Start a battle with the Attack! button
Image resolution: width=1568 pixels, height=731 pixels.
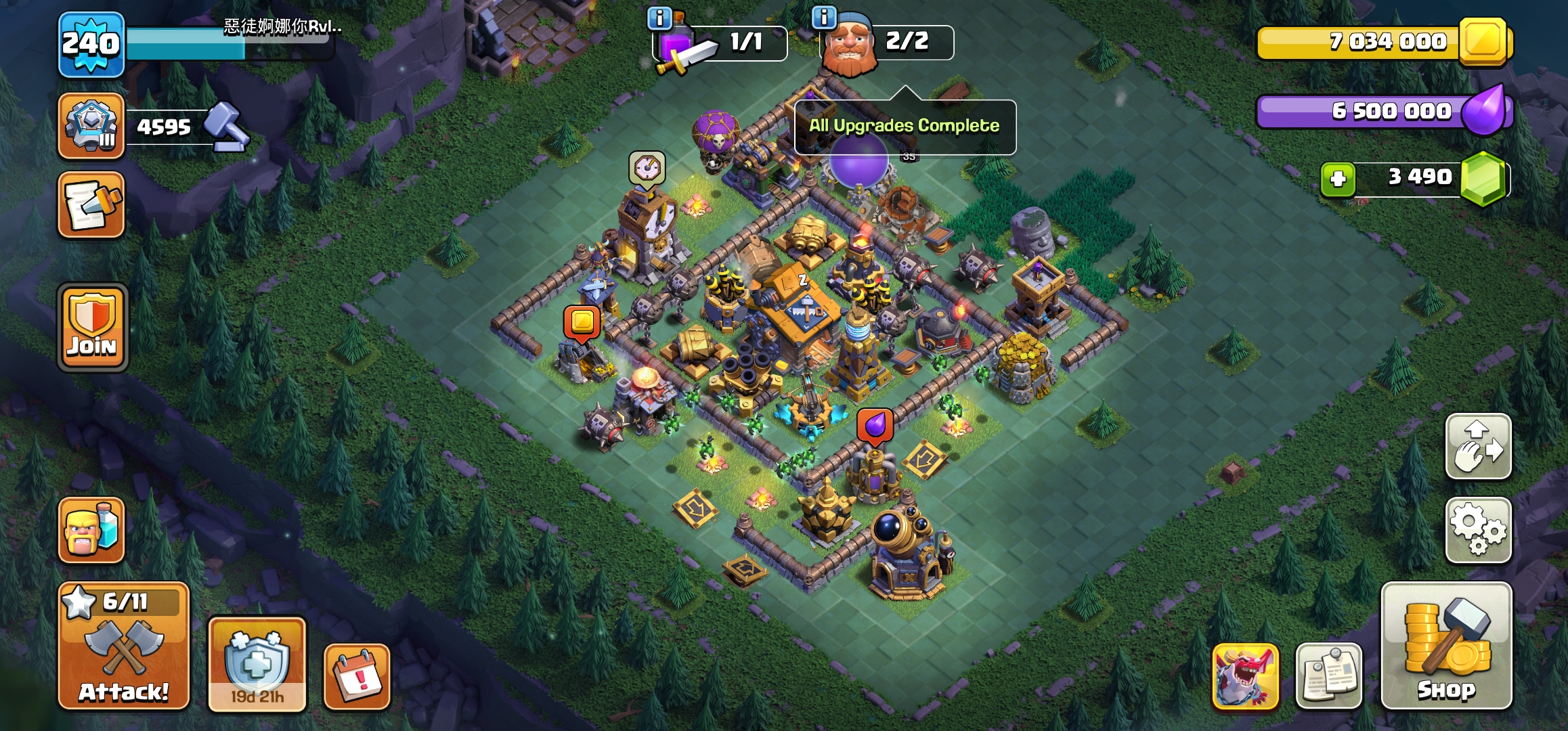click(124, 646)
